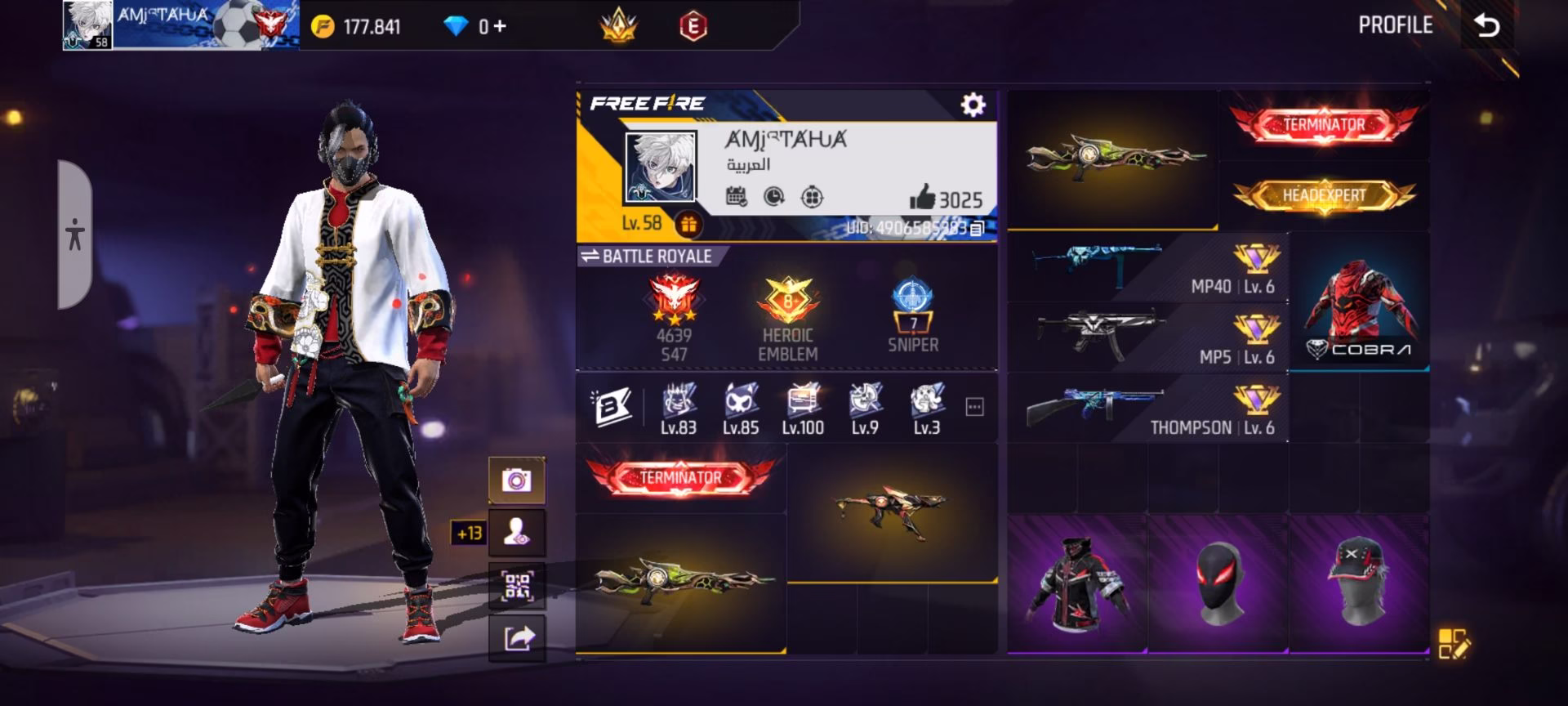Select the MP40 Lv. 6 weapon skin
The image size is (1568, 706).
pyautogui.click(x=1147, y=267)
